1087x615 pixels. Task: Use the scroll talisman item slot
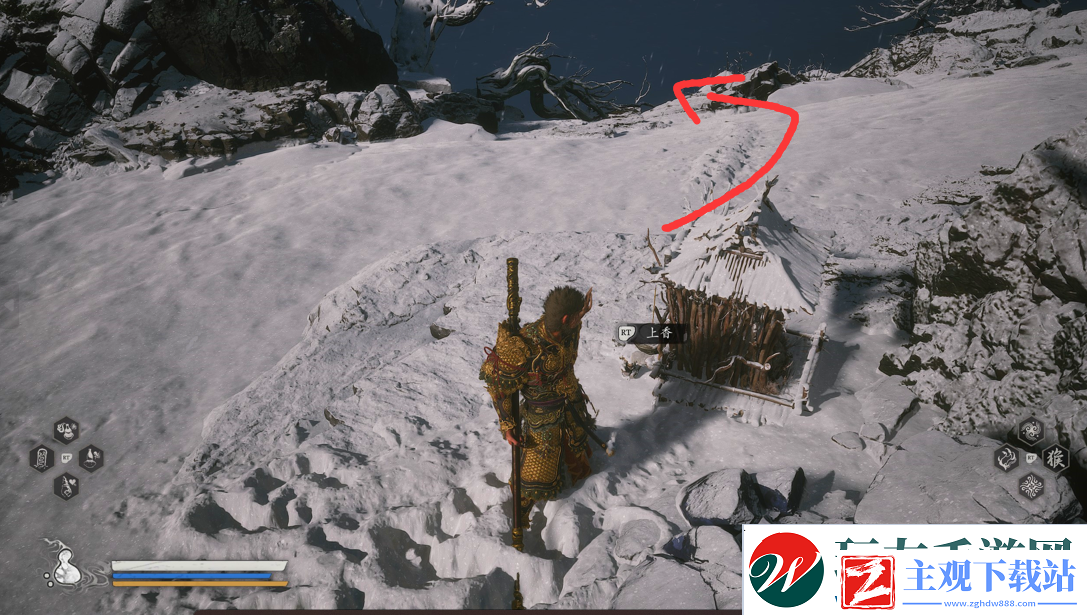pyautogui.click(x=42, y=459)
